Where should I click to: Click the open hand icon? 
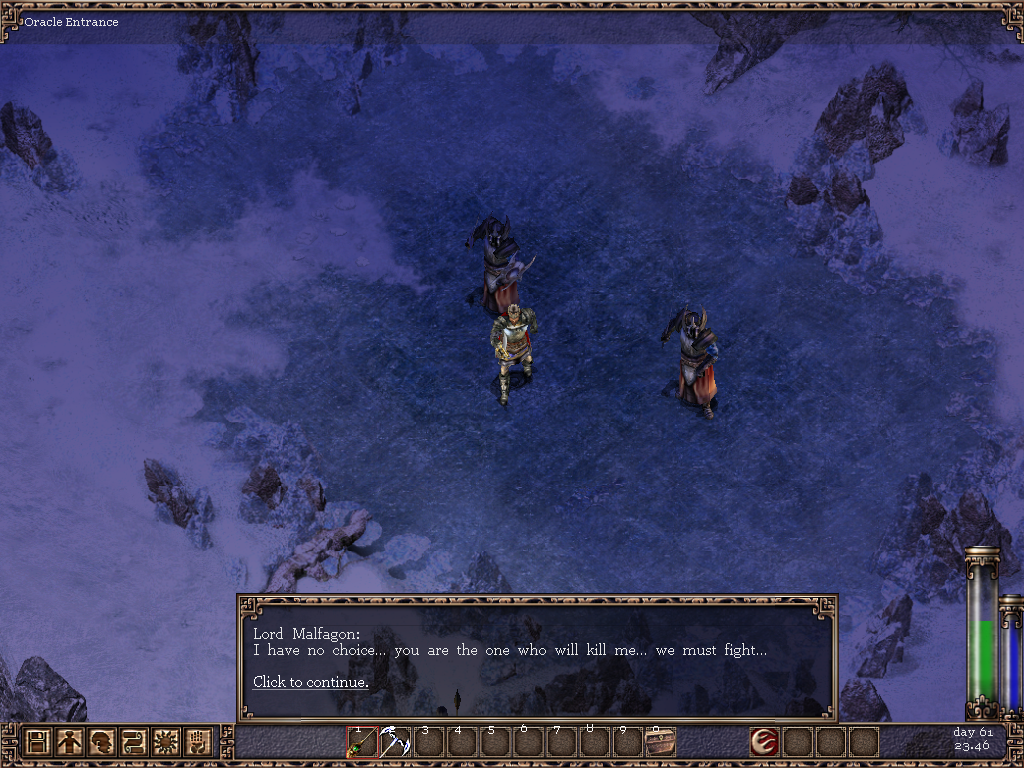pos(197,742)
